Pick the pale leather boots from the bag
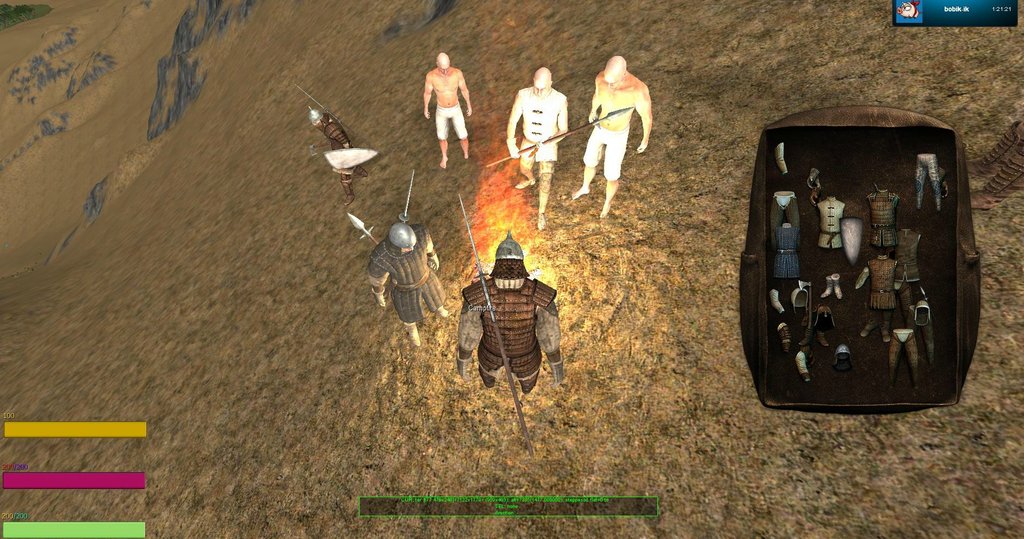The width and height of the screenshot is (1024, 539). (x=832, y=287)
